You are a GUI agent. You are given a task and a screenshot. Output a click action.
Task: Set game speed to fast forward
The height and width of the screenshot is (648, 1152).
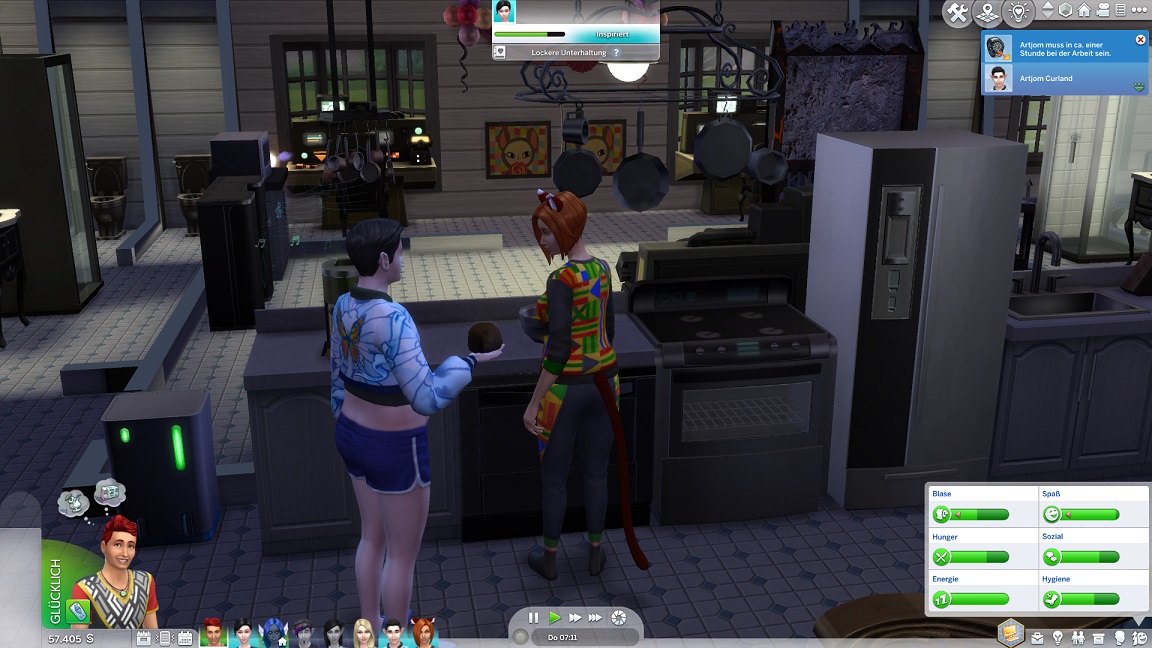pyautogui.click(x=575, y=618)
